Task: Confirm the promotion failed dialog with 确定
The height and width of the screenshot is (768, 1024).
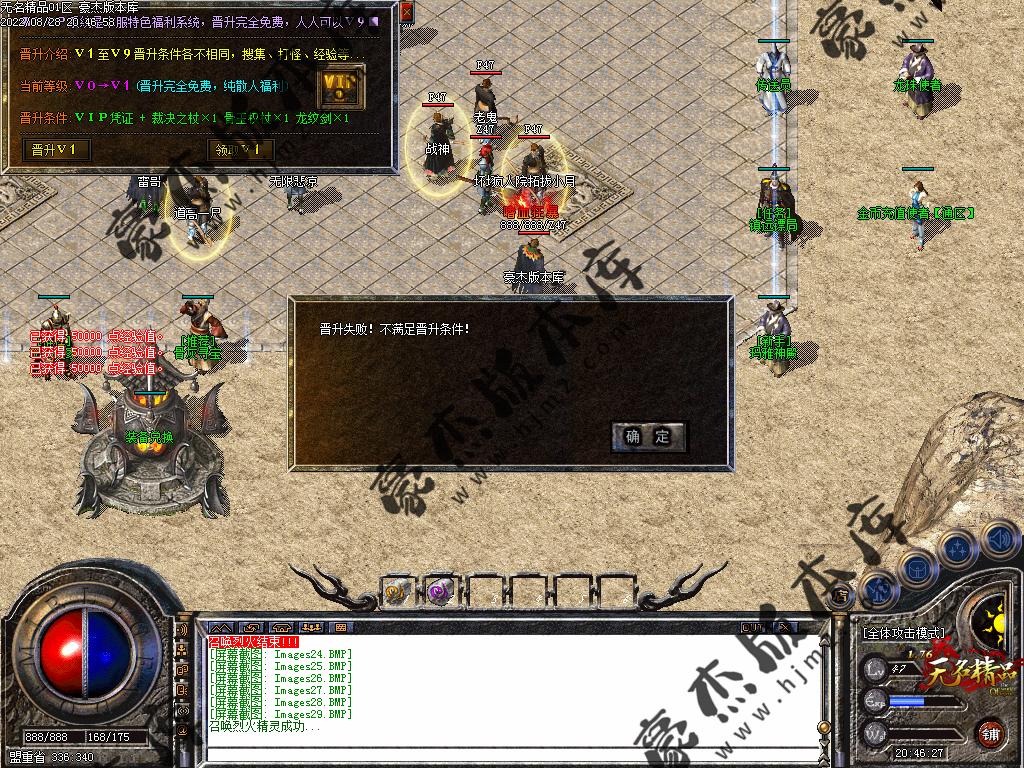Action: (648, 436)
